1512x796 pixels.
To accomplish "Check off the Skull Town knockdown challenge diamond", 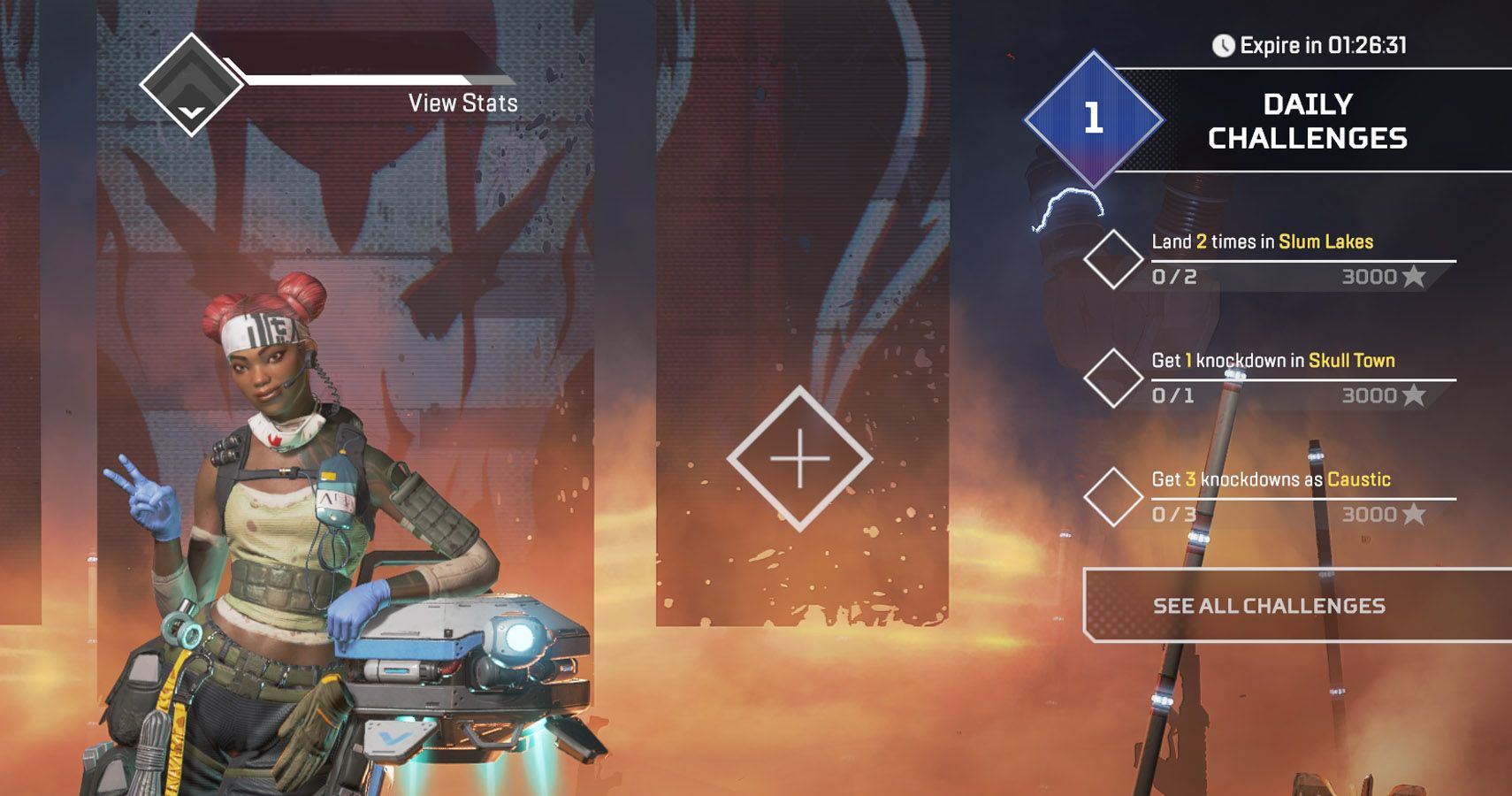I will (1112, 380).
